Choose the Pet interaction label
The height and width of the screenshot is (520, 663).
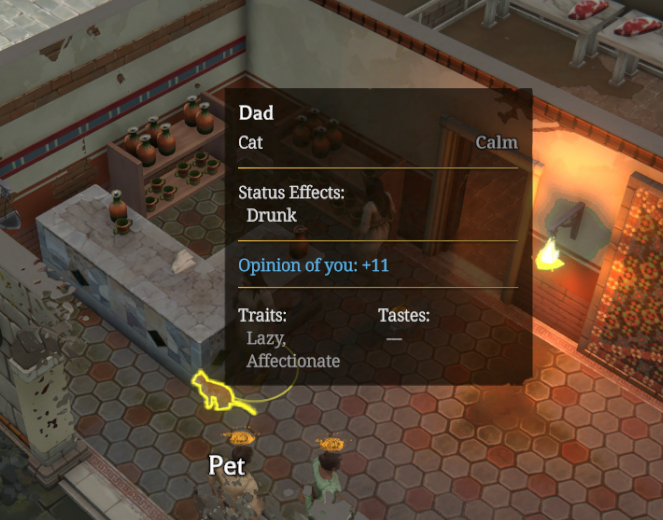[227, 465]
